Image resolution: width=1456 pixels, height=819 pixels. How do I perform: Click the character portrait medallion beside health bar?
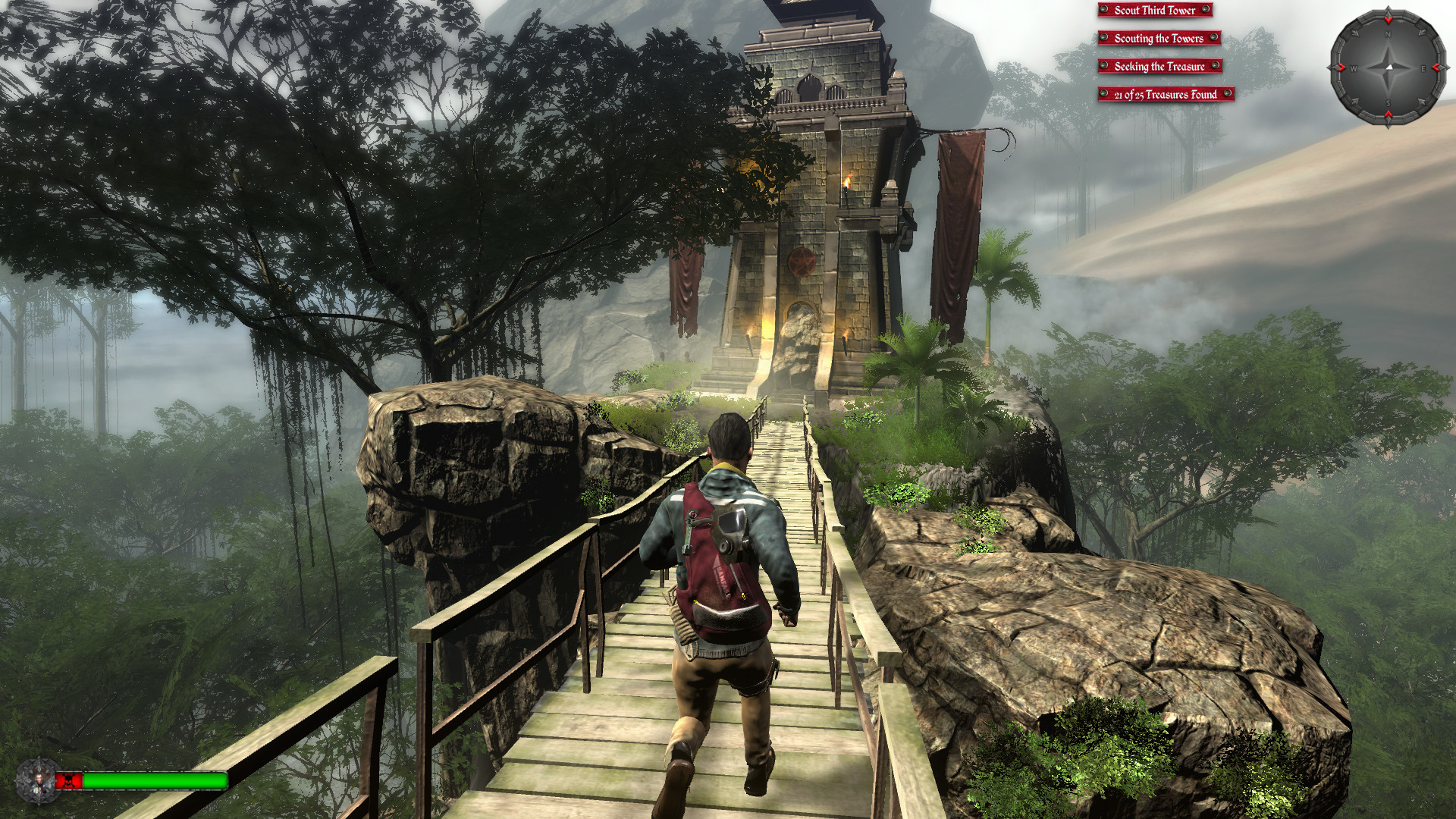[x=36, y=781]
